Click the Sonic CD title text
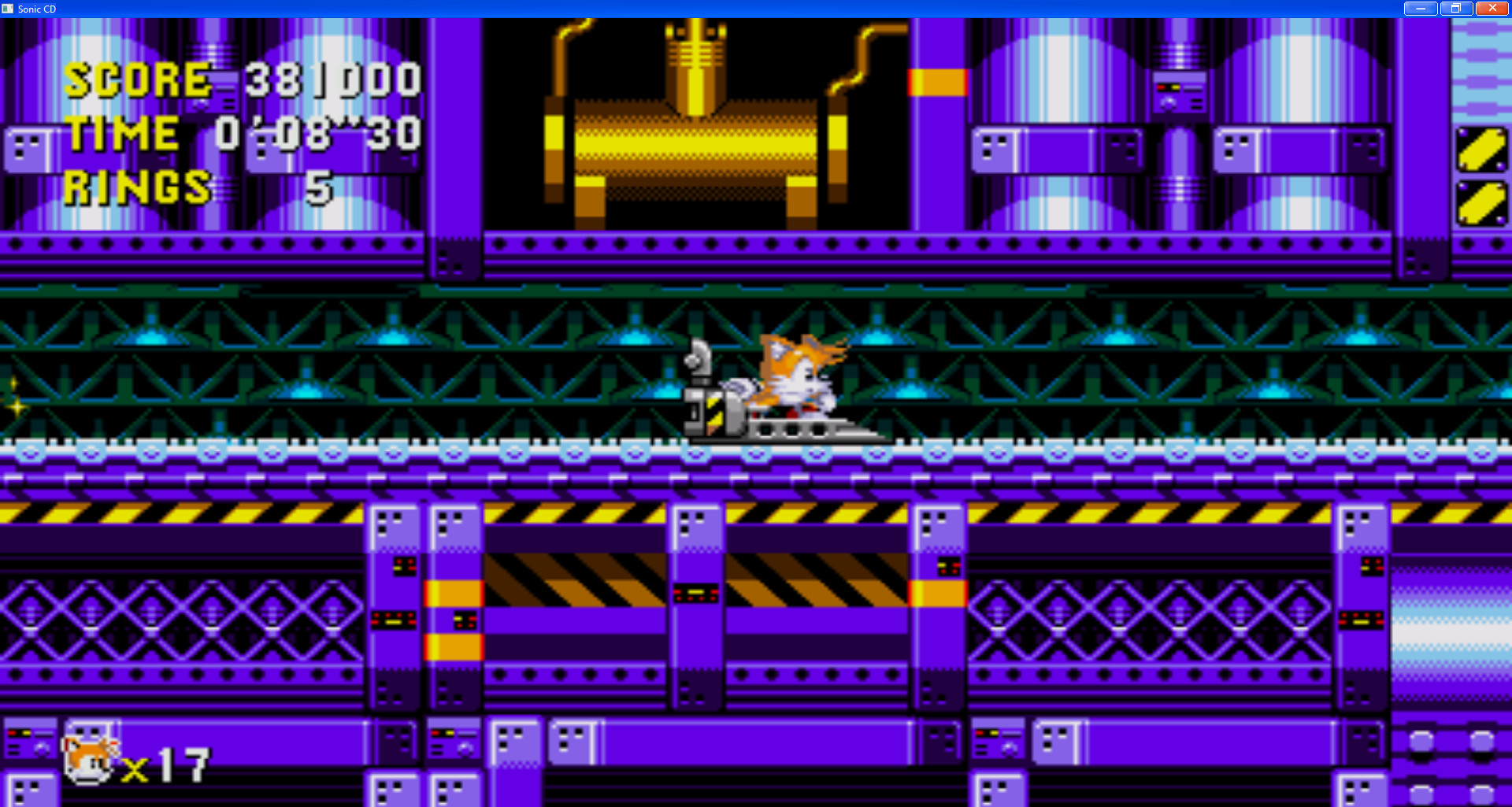 [36, 9]
